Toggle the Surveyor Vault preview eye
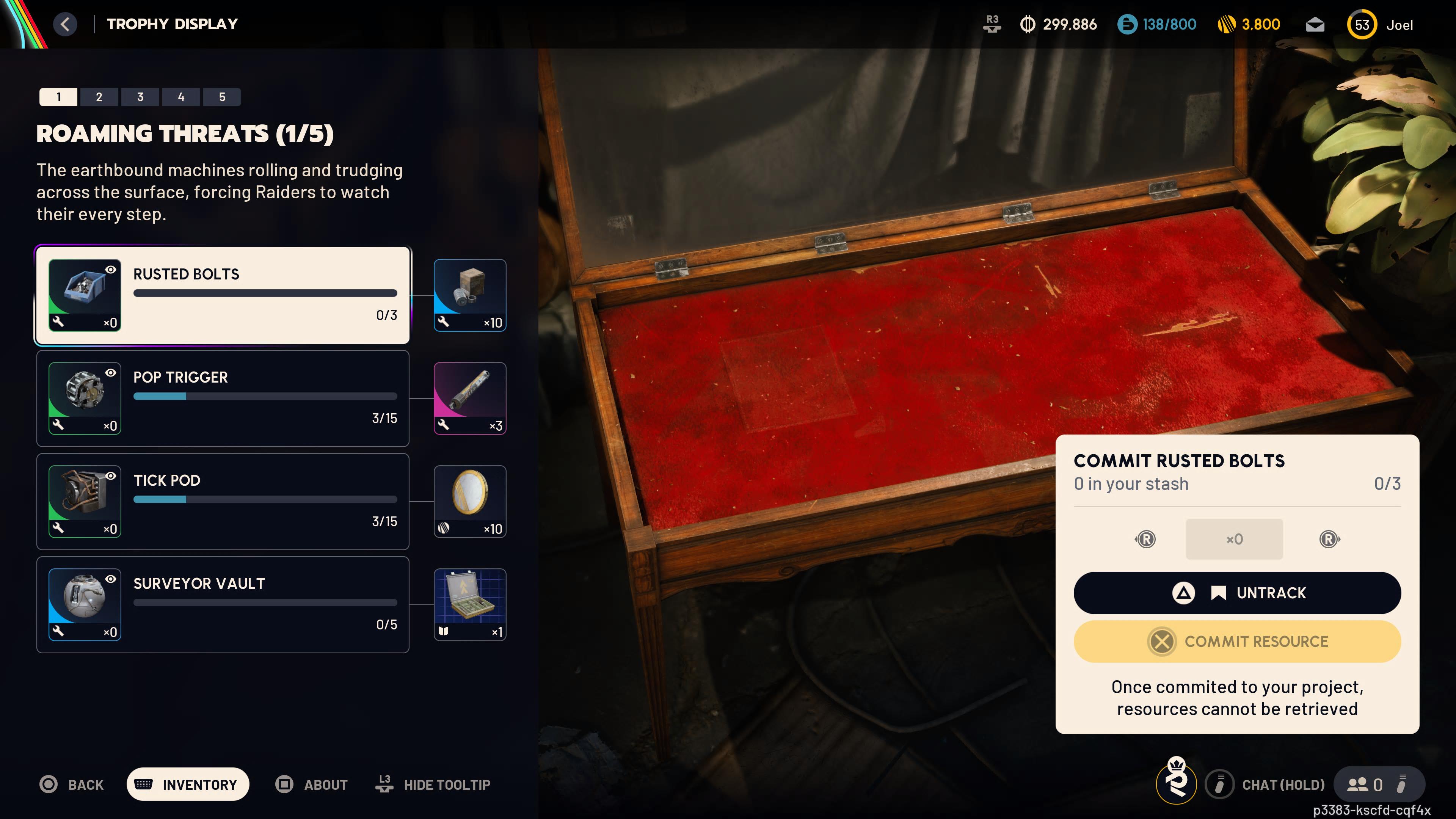Image resolution: width=1456 pixels, height=819 pixels. coord(111,579)
